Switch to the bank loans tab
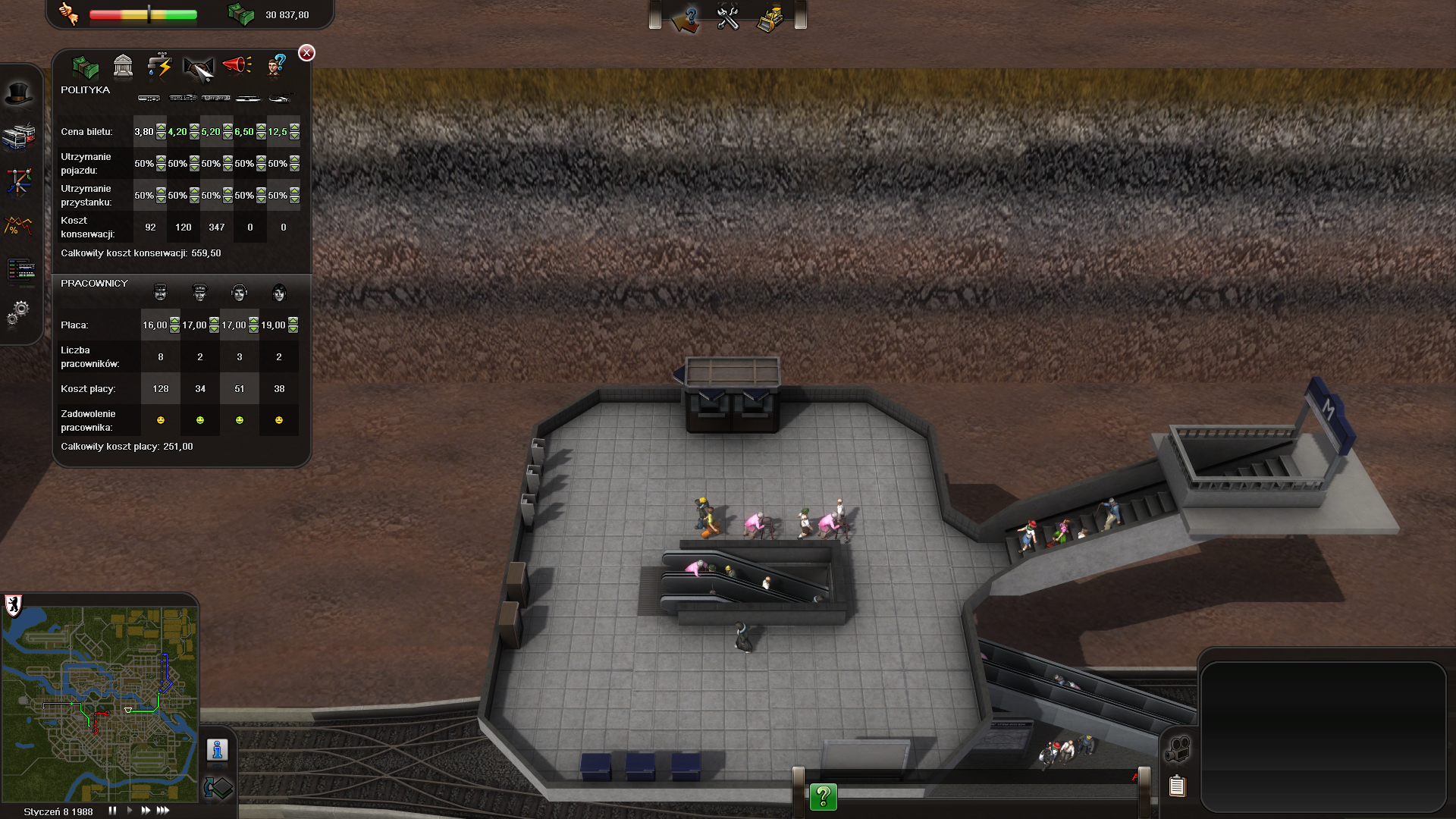The height and width of the screenshot is (819, 1456). (123, 67)
